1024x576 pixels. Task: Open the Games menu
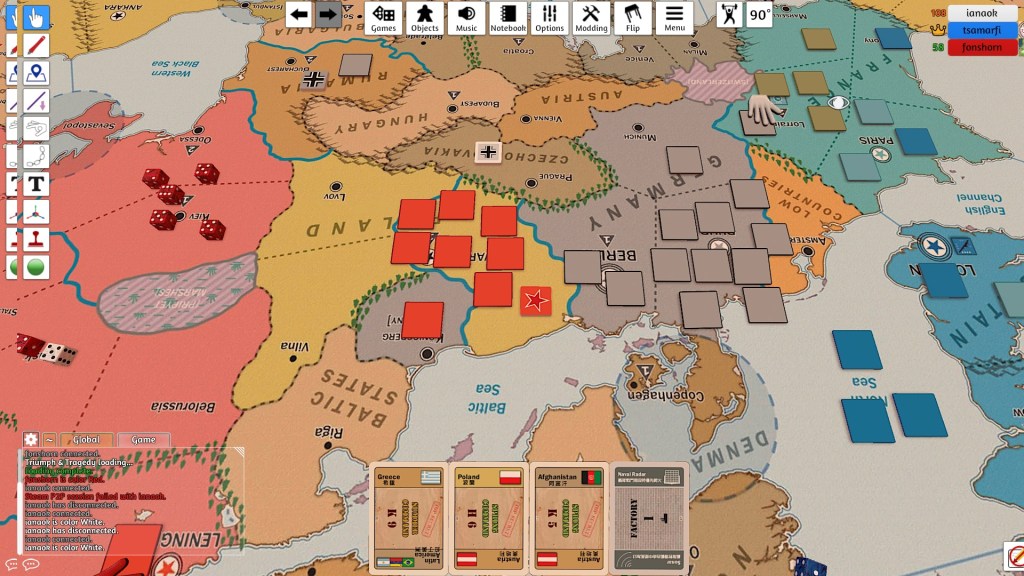tap(384, 17)
